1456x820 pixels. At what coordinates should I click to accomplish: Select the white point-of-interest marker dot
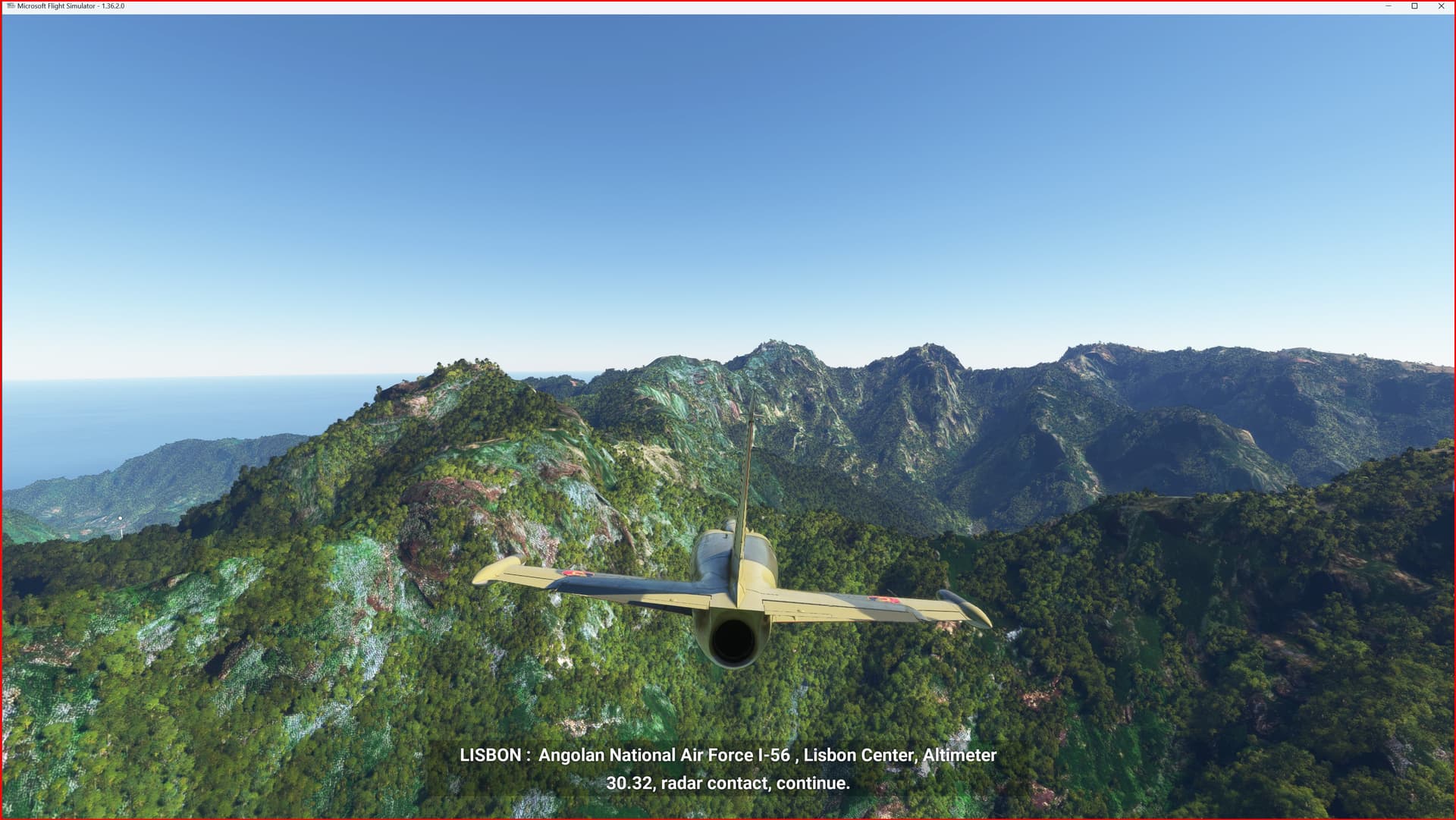(119, 517)
